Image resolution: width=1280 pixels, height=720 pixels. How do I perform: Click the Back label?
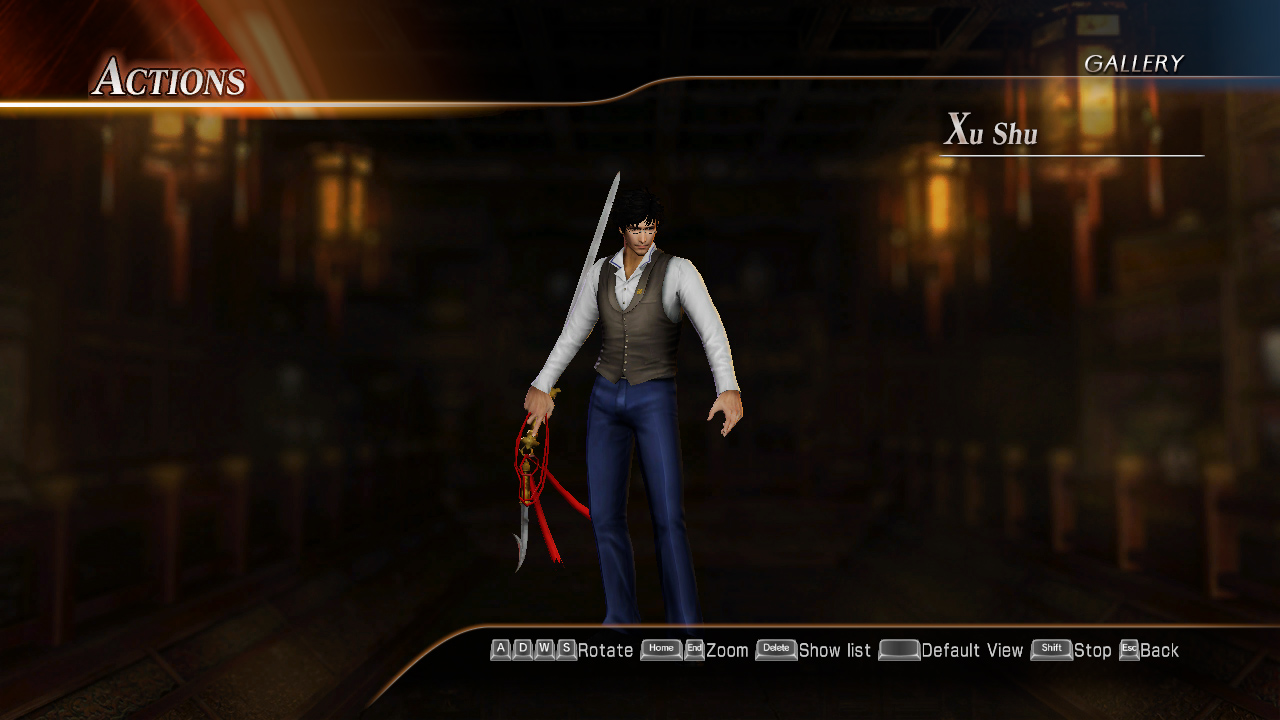tap(1158, 649)
